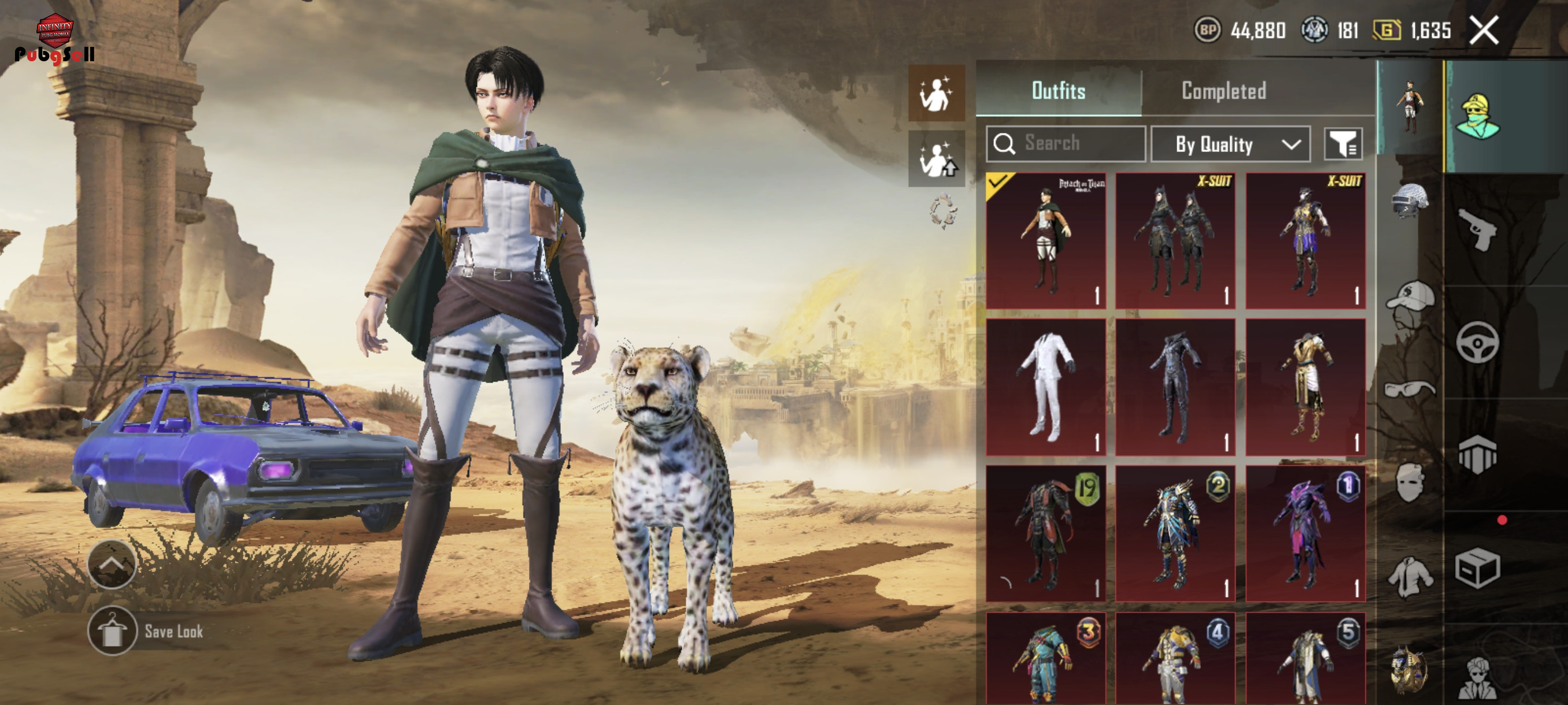This screenshot has height=705, width=1568.
Task: Switch to the Completed tab
Action: coord(1223,91)
